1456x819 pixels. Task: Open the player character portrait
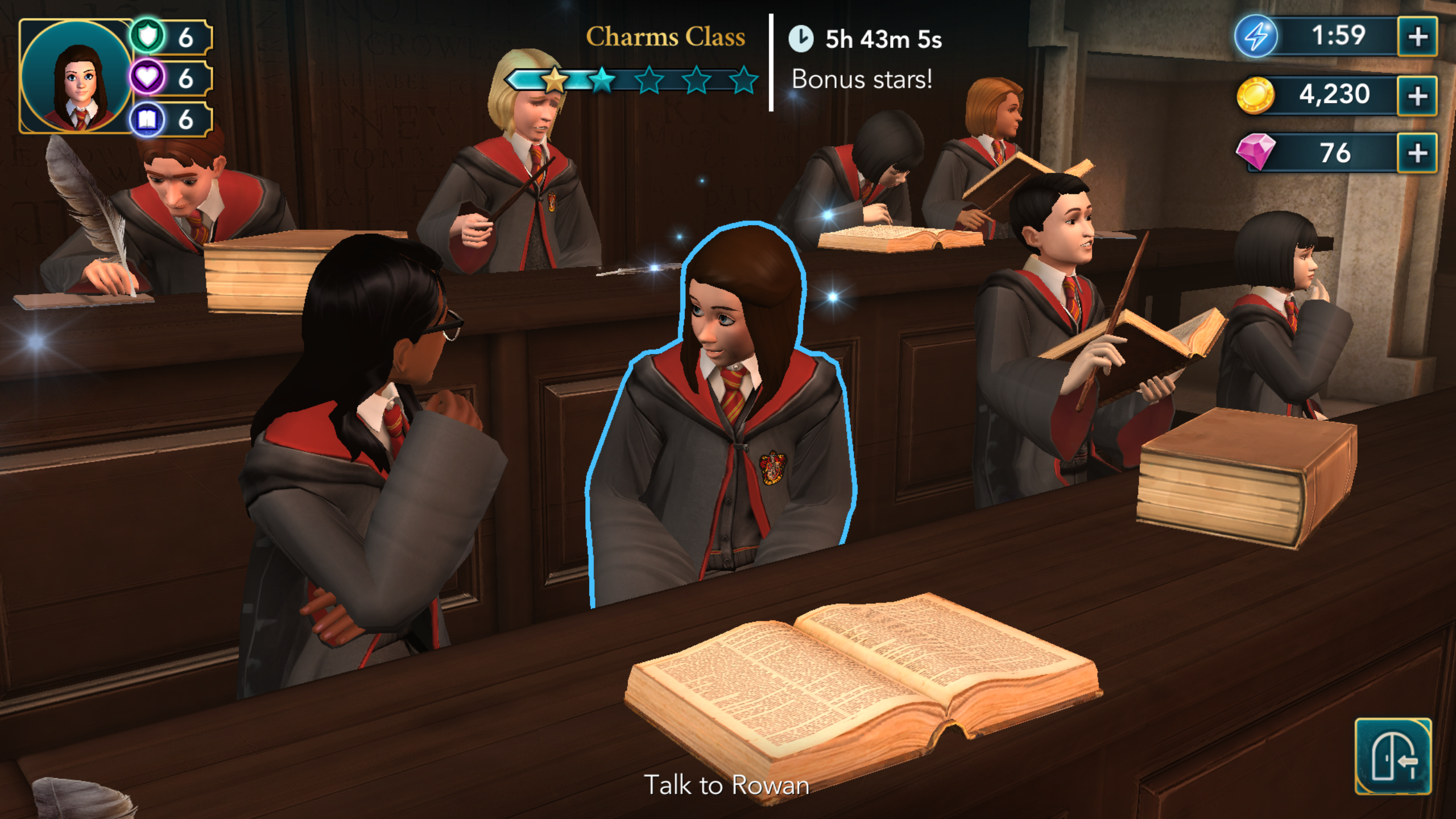pyautogui.click(x=76, y=77)
